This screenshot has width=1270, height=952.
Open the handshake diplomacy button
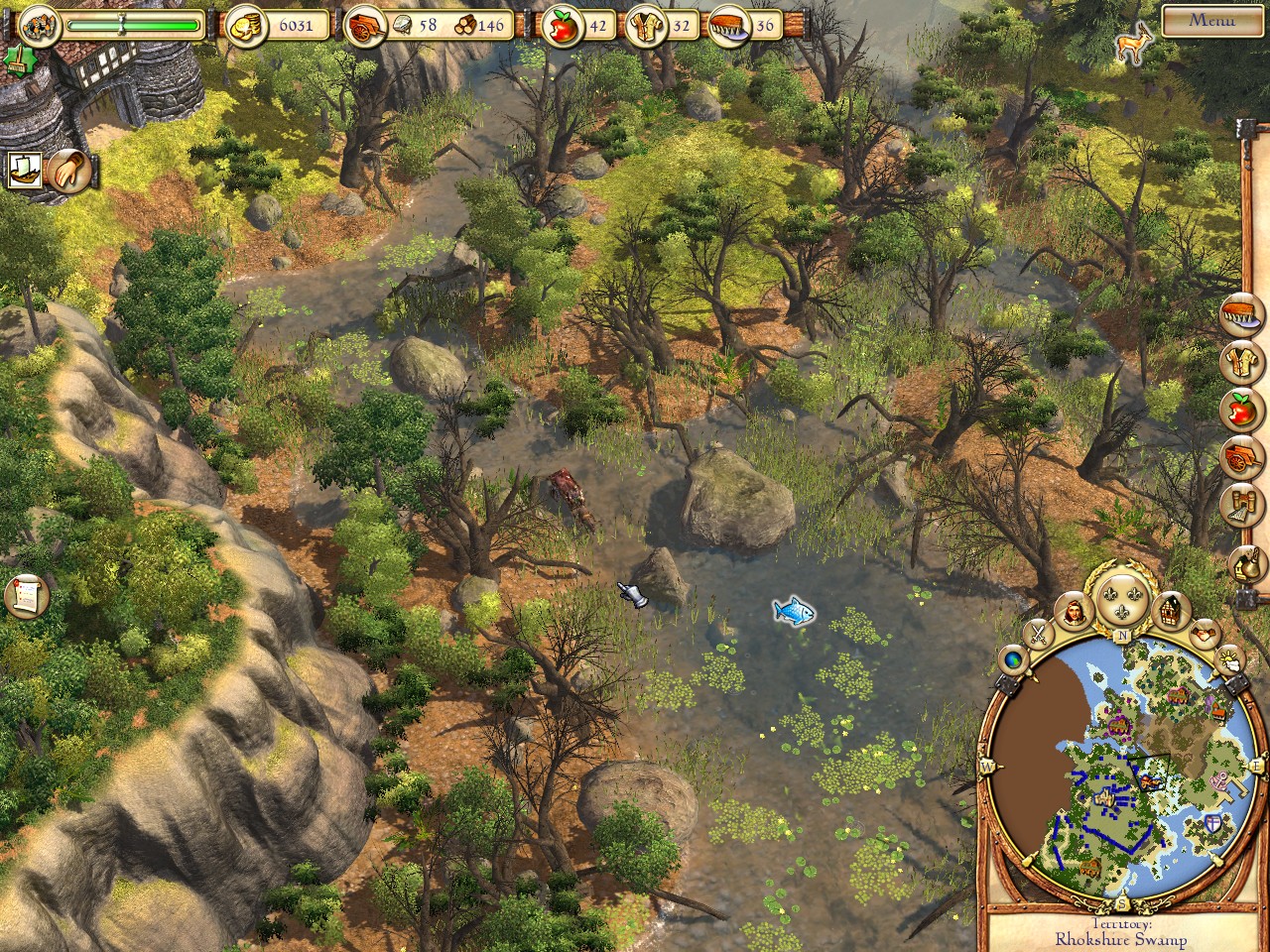1205,632
